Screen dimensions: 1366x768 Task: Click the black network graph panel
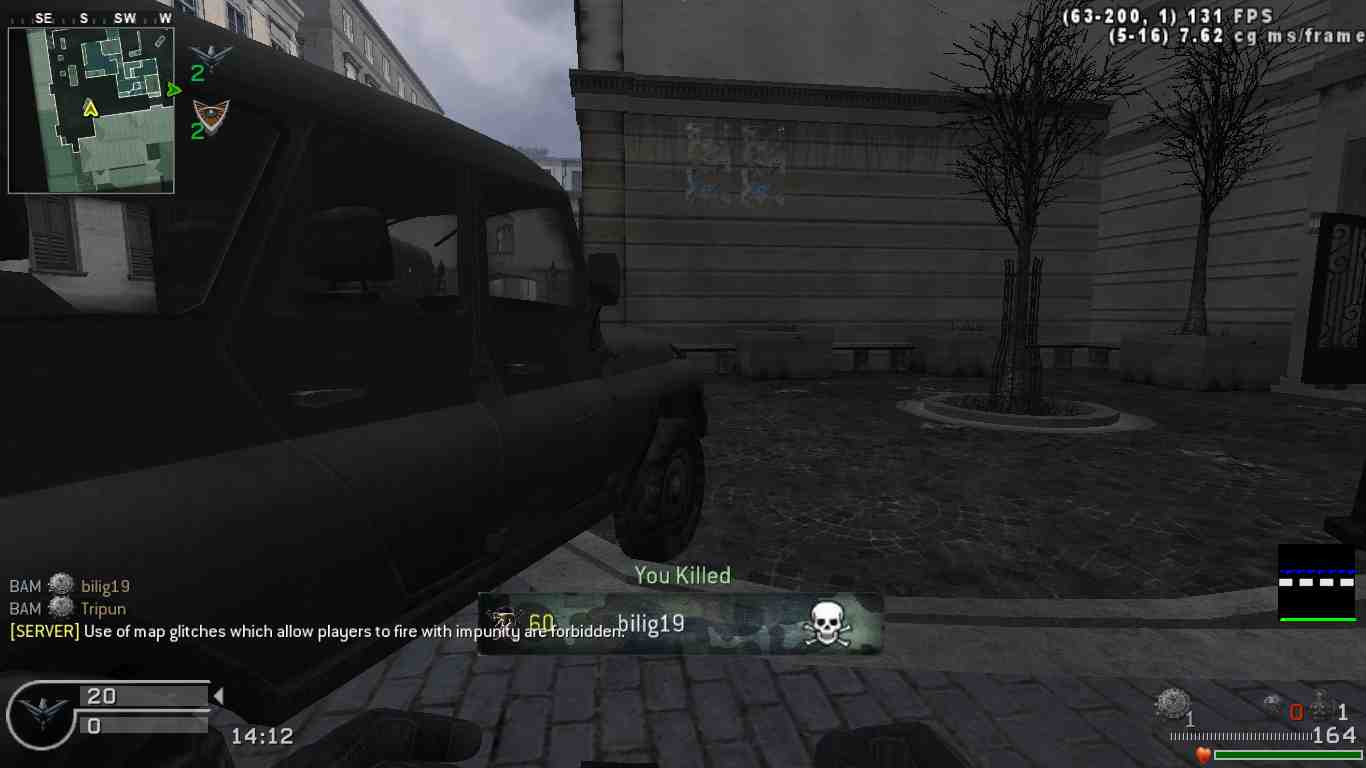coord(1317,583)
